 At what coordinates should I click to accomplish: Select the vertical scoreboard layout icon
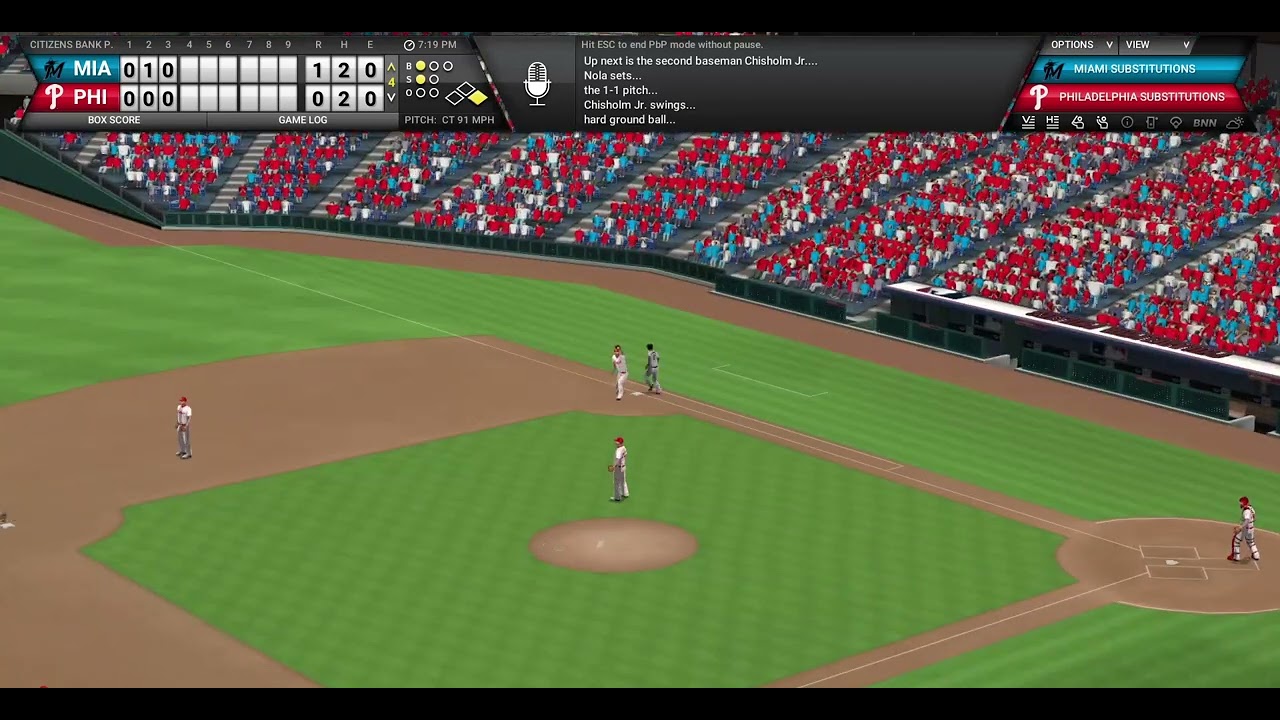click(1029, 122)
